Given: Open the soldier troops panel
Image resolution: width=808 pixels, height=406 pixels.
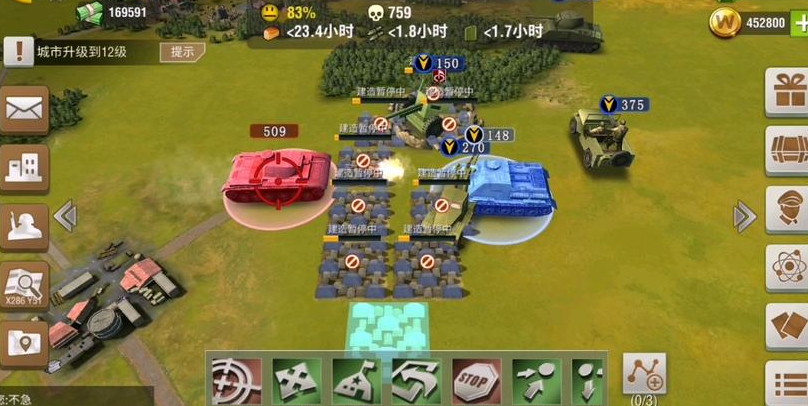Looking at the screenshot, I should pos(24,227).
